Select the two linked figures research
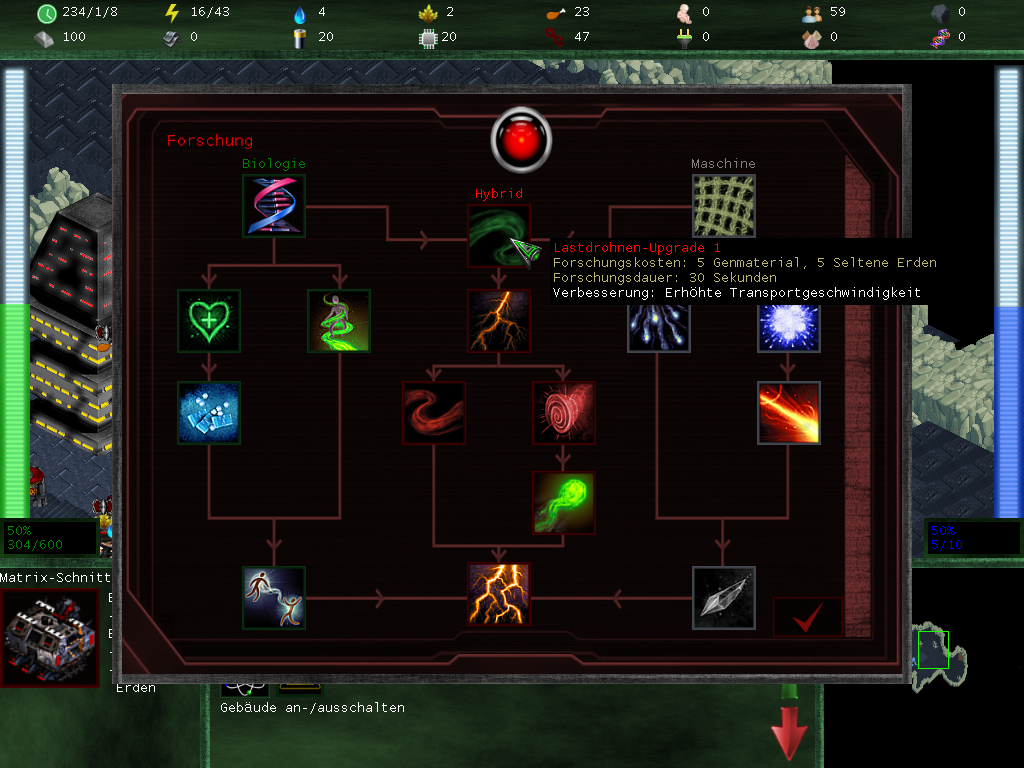Image resolution: width=1024 pixels, height=768 pixels. pyautogui.click(x=274, y=597)
